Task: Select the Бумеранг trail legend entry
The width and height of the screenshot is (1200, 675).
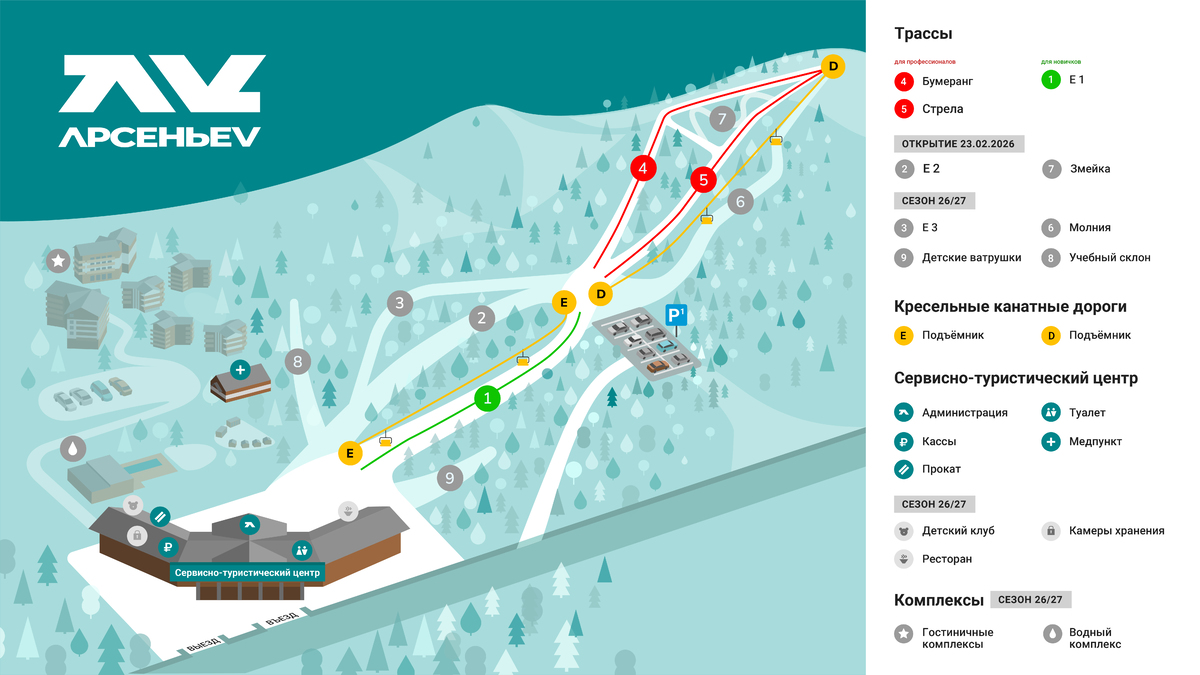Action: tap(947, 81)
